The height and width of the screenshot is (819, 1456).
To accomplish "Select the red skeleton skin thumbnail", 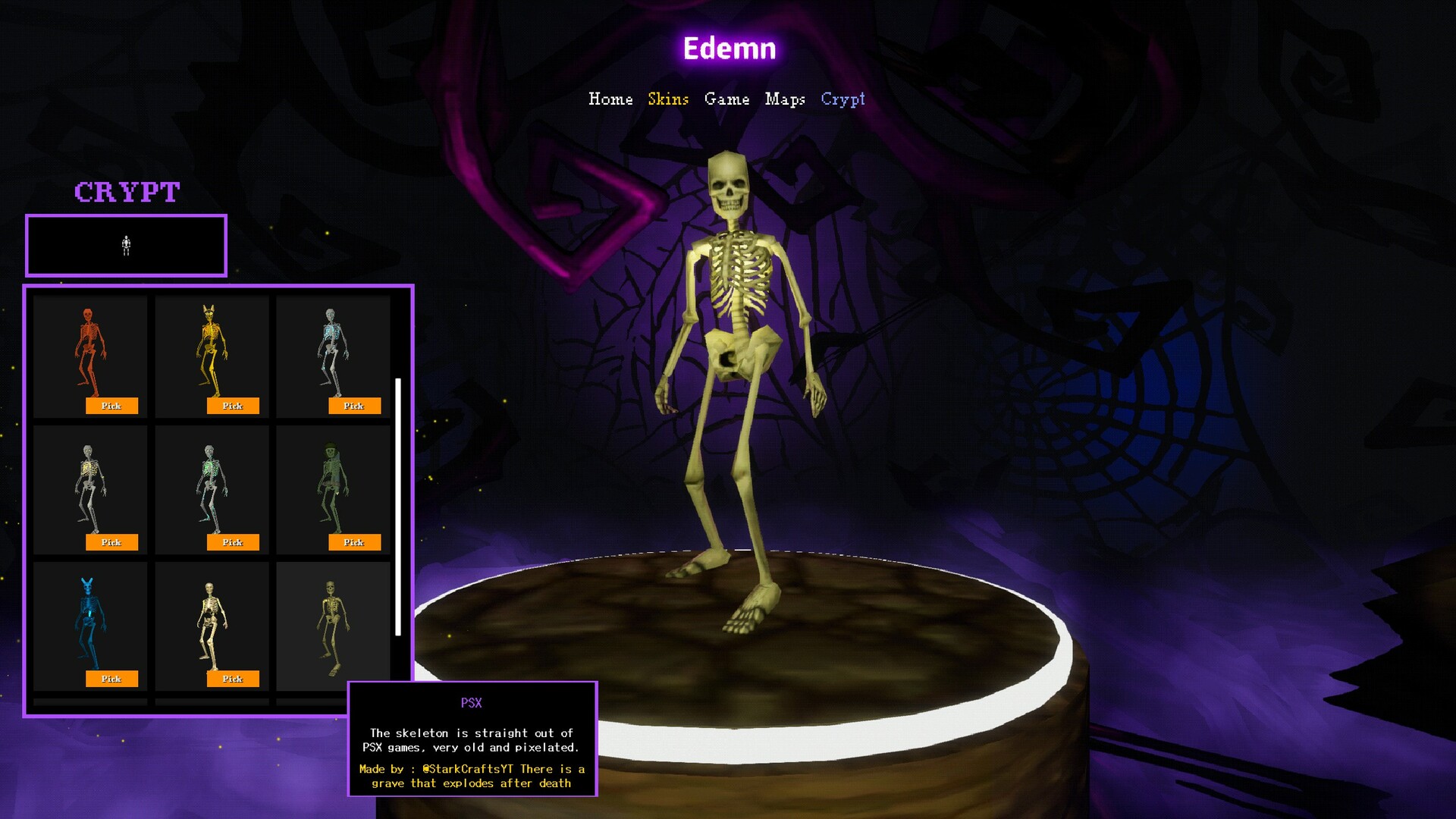I will [x=89, y=349].
